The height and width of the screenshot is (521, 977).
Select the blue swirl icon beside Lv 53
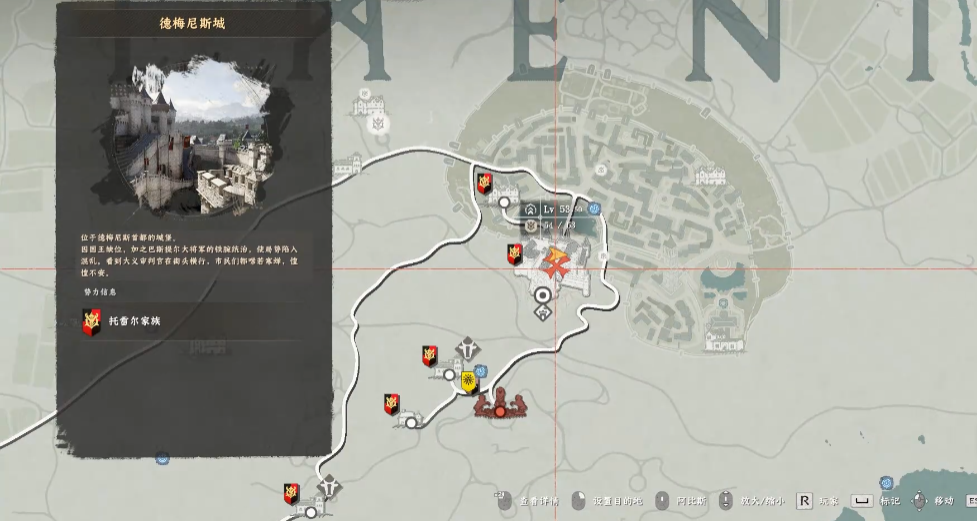pyautogui.click(x=595, y=209)
